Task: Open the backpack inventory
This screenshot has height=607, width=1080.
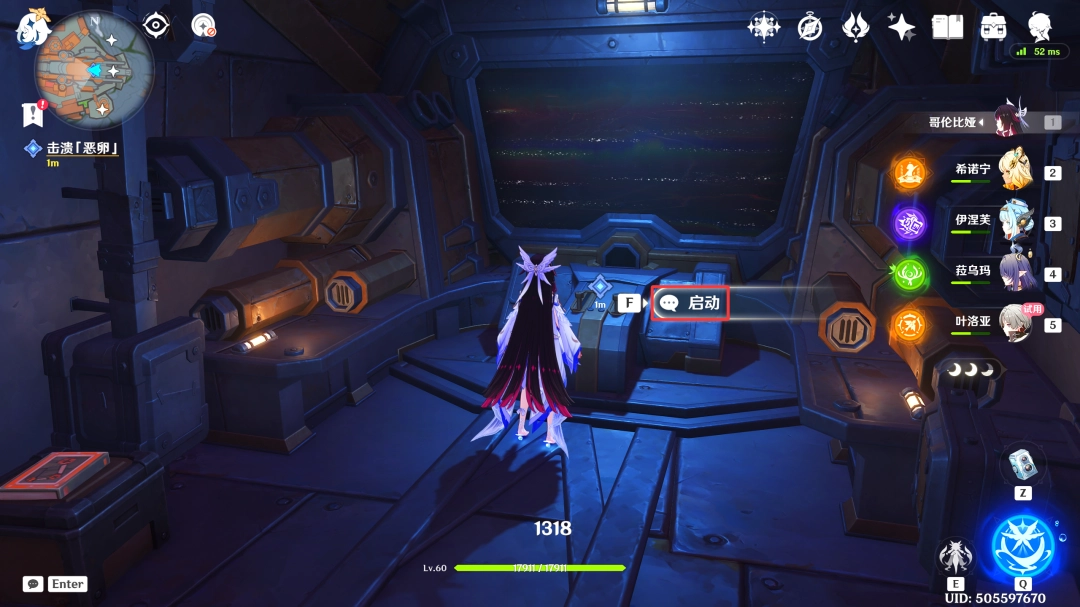Action: 994,27
